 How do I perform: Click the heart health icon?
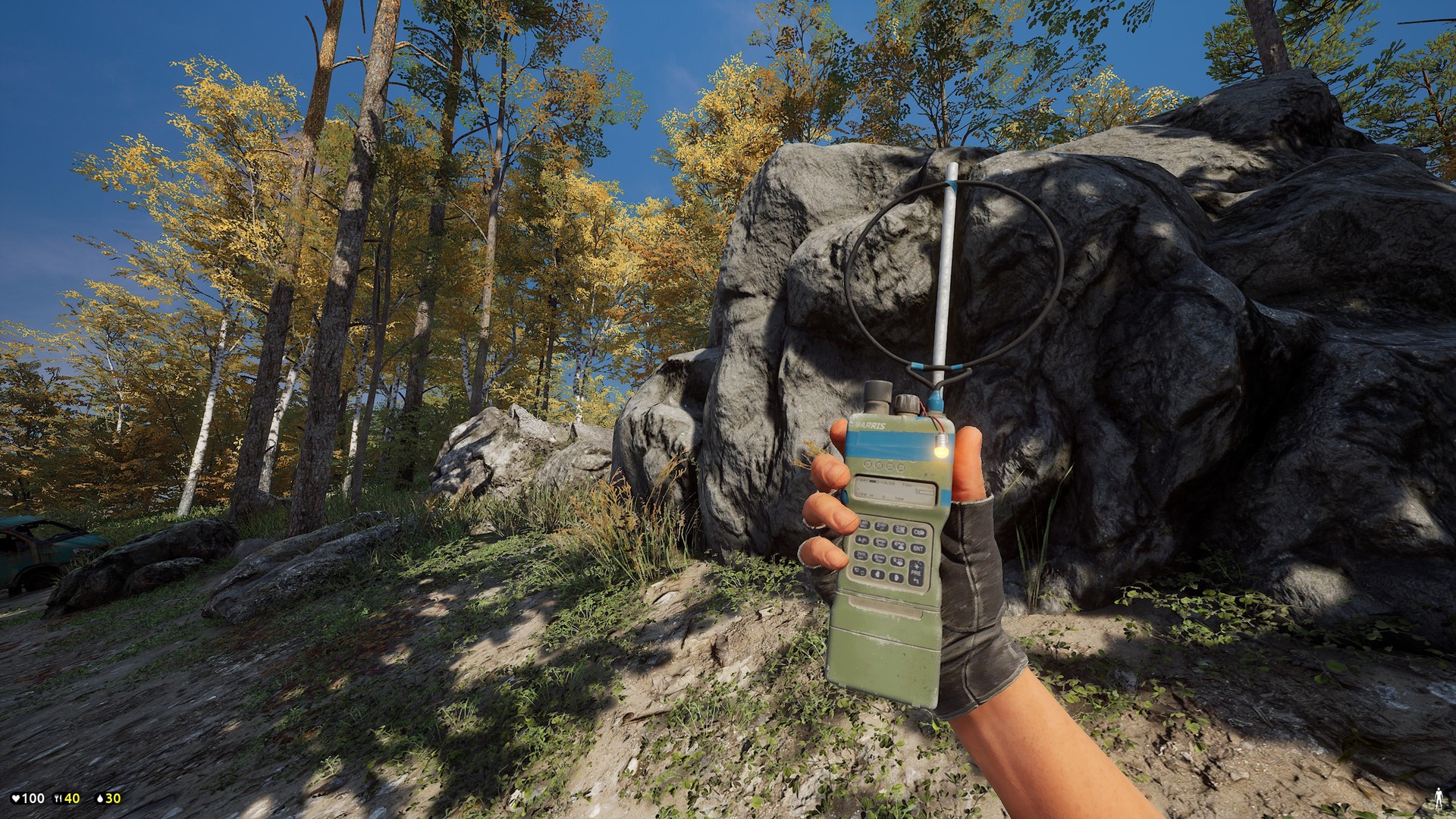(x=16, y=798)
